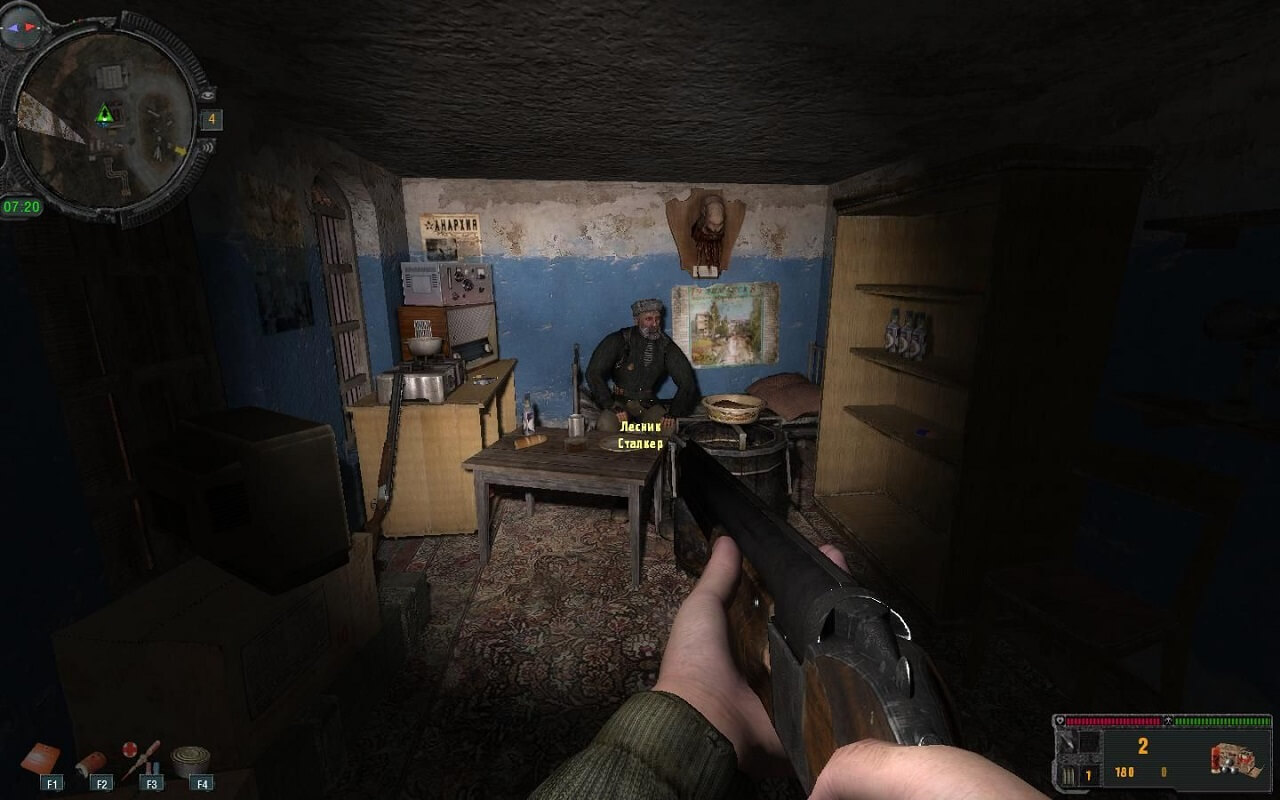Use the orange anti-radiation pack in the F1 slot
This screenshot has width=1280, height=800.
tap(40, 759)
